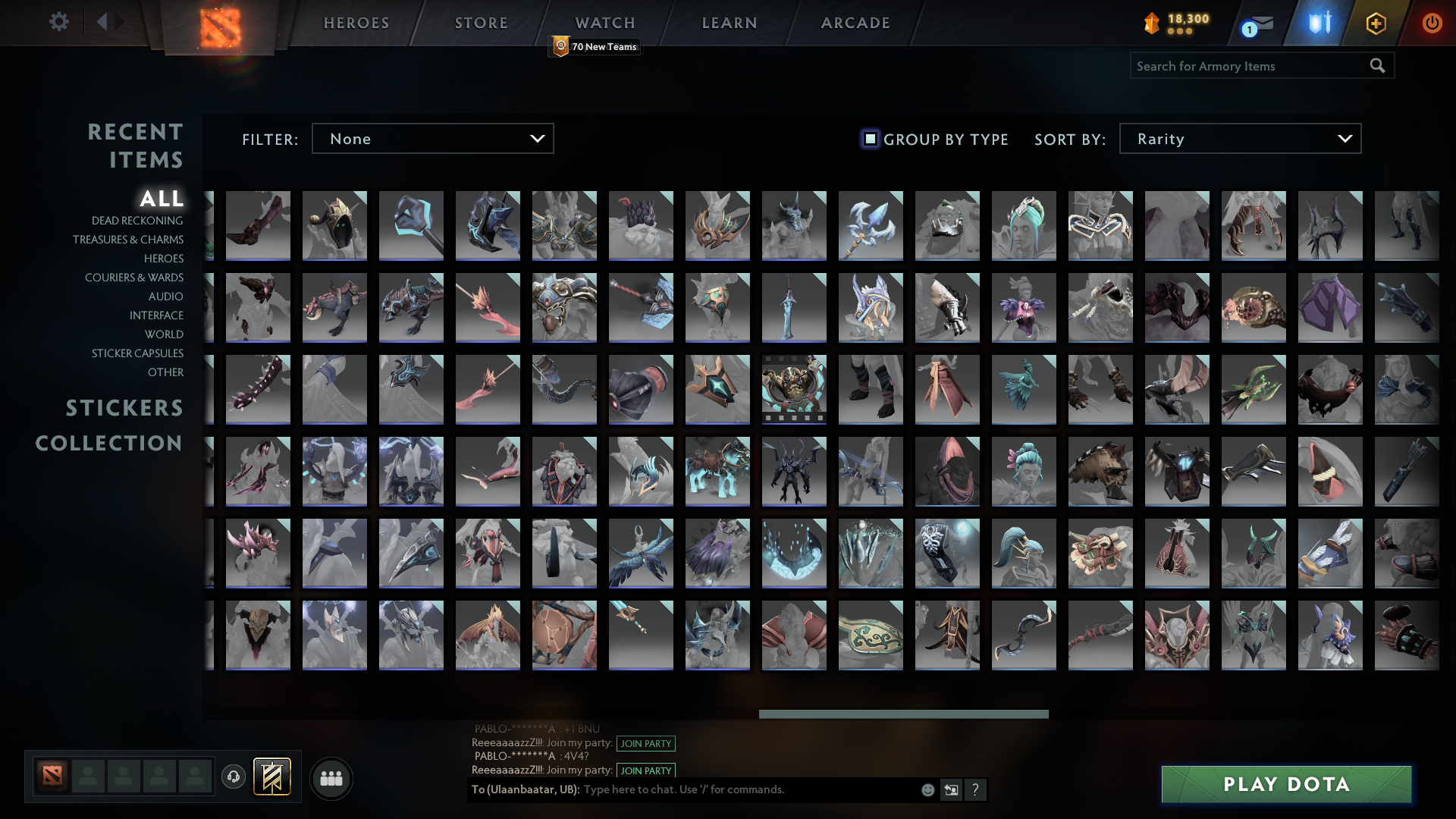Open the friends list icon bottom left

[331, 777]
